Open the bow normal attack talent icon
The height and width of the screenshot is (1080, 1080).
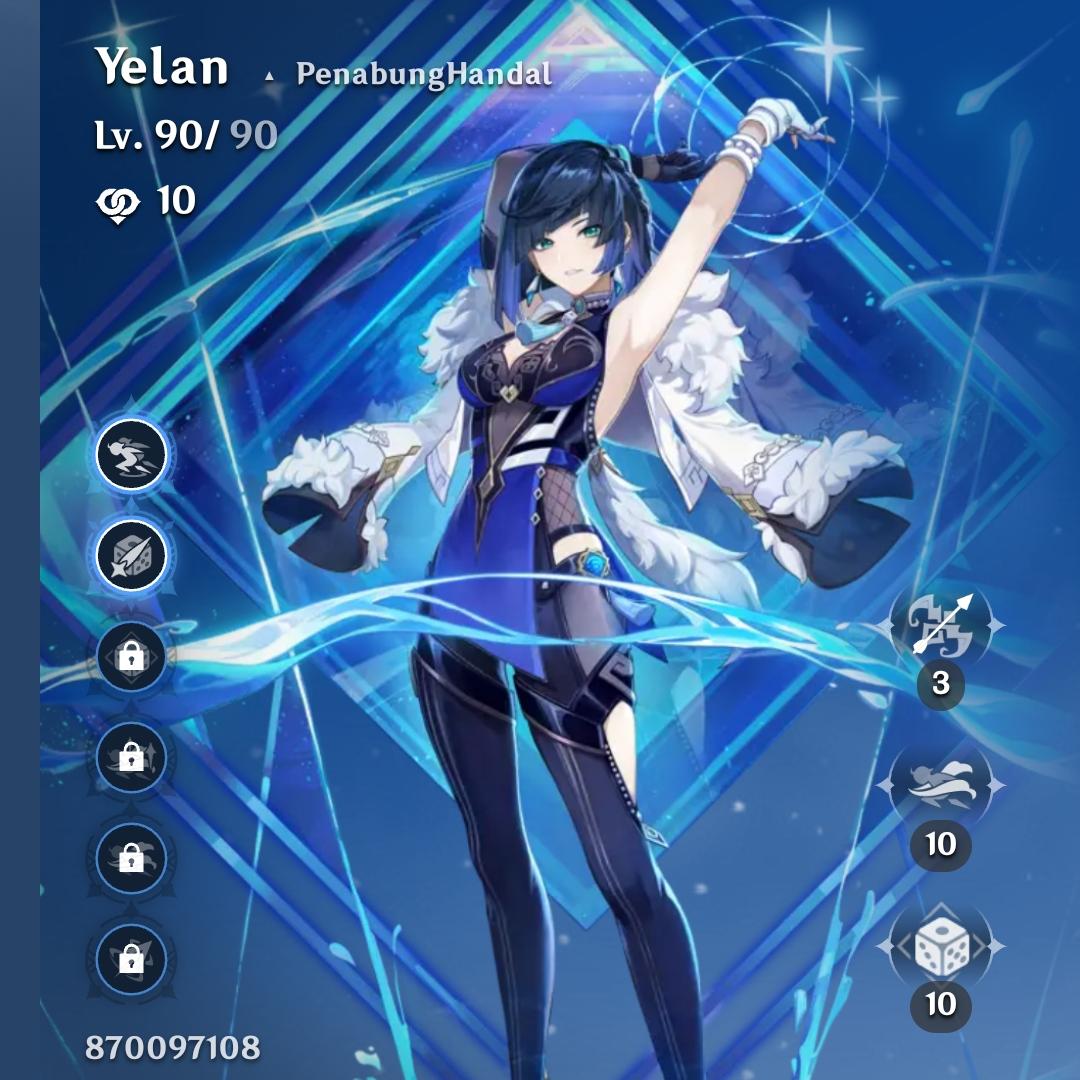pyautogui.click(x=940, y=626)
